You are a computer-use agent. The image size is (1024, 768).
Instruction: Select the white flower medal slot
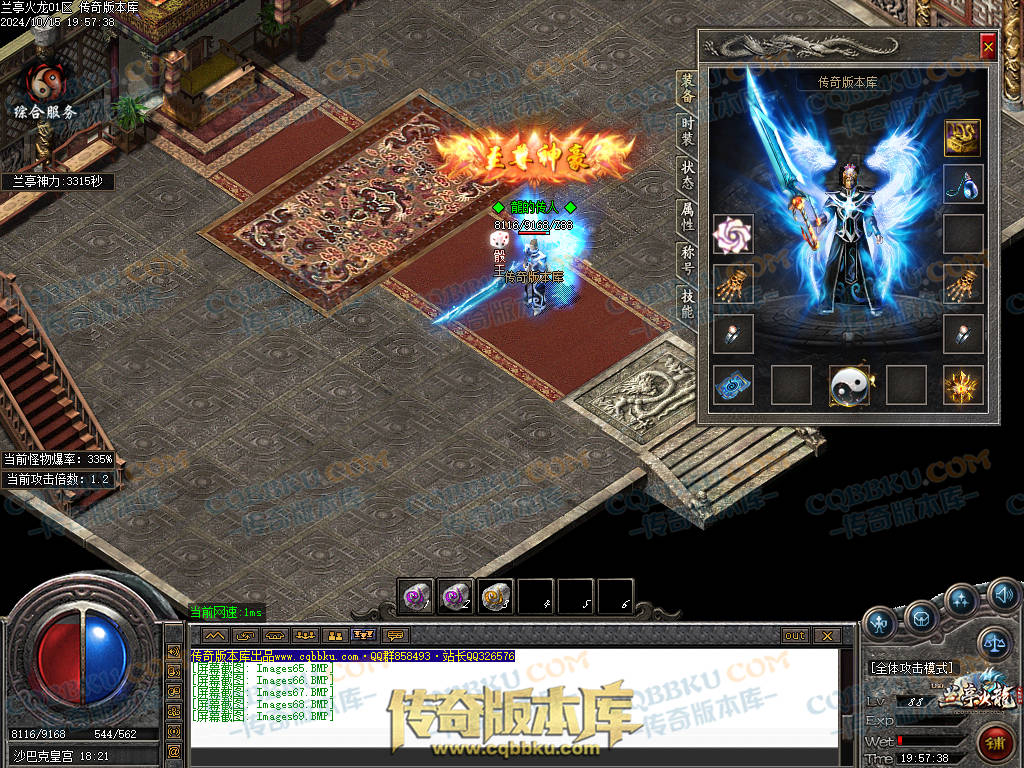coord(732,234)
